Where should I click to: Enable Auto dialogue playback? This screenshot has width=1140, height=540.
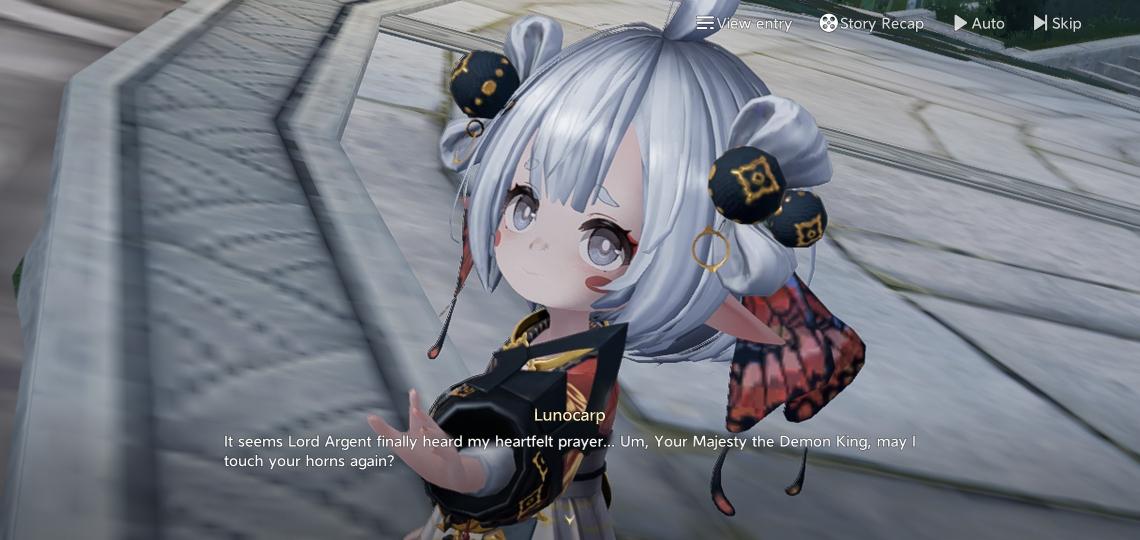click(979, 23)
